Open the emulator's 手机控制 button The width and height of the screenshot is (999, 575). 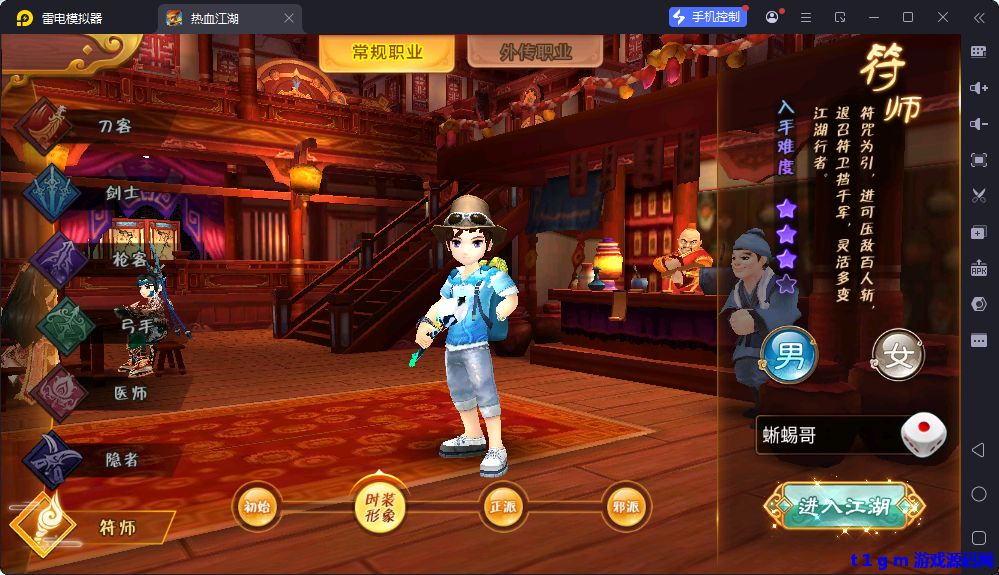[x=708, y=17]
